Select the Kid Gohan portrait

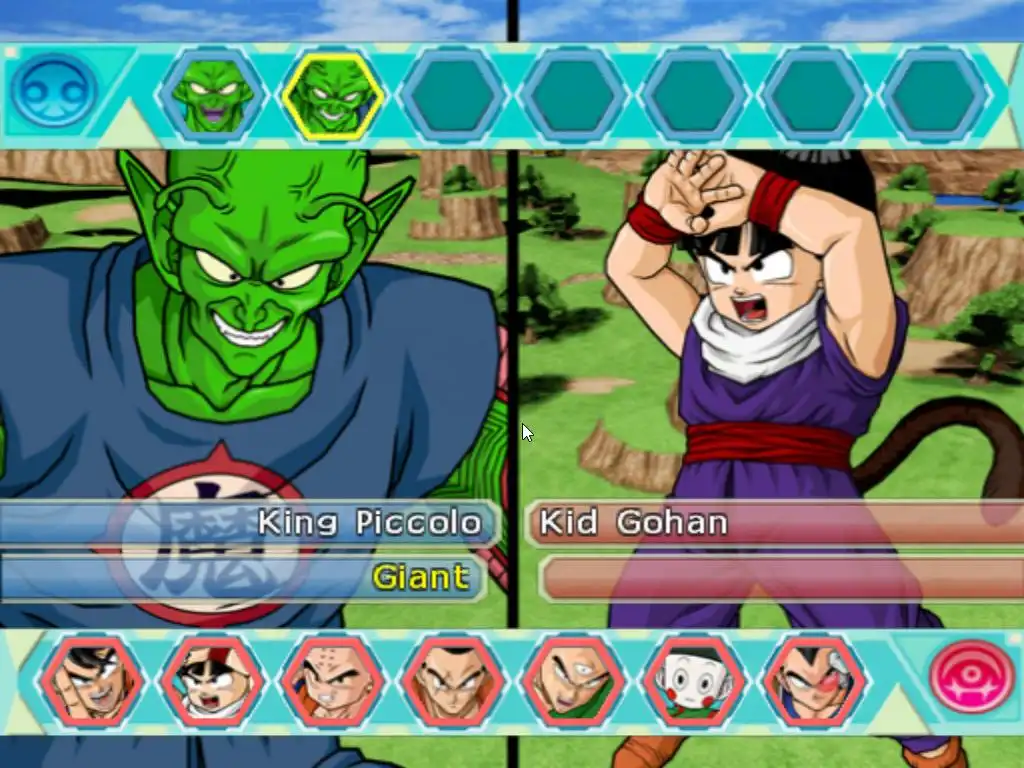click(x=211, y=681)
